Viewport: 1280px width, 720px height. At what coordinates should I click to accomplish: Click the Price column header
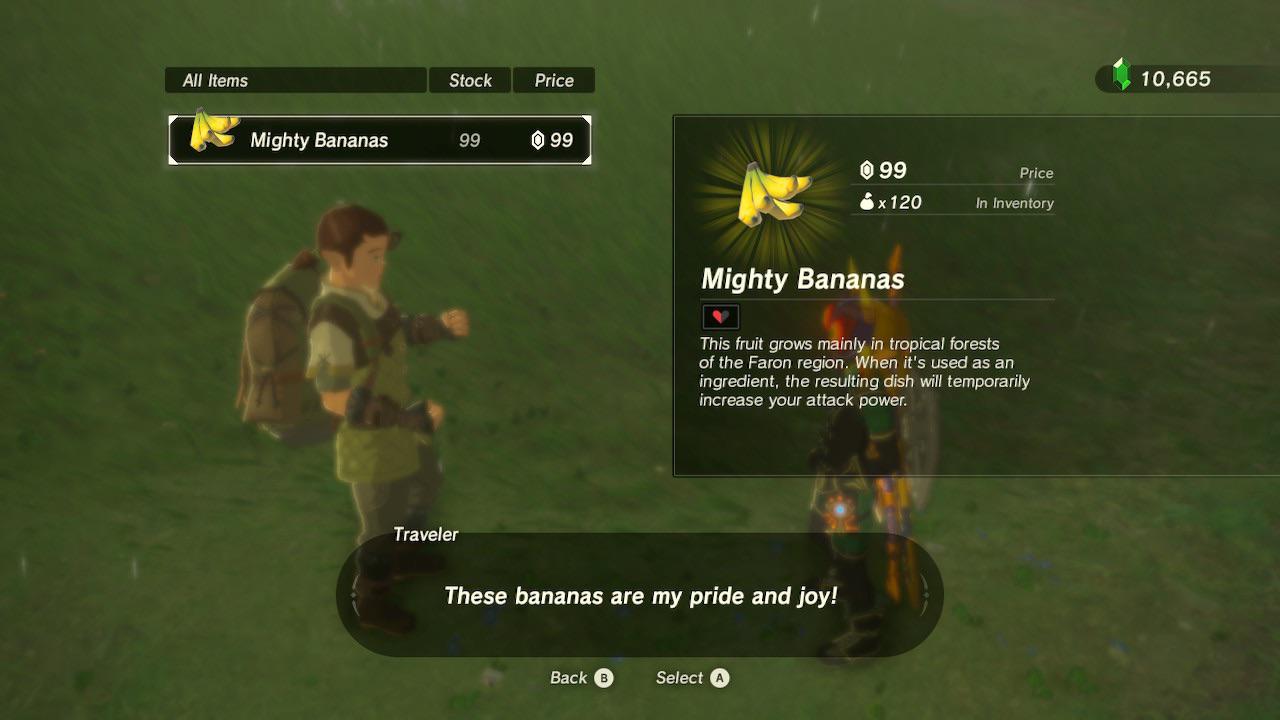click(x=554, y=80)
